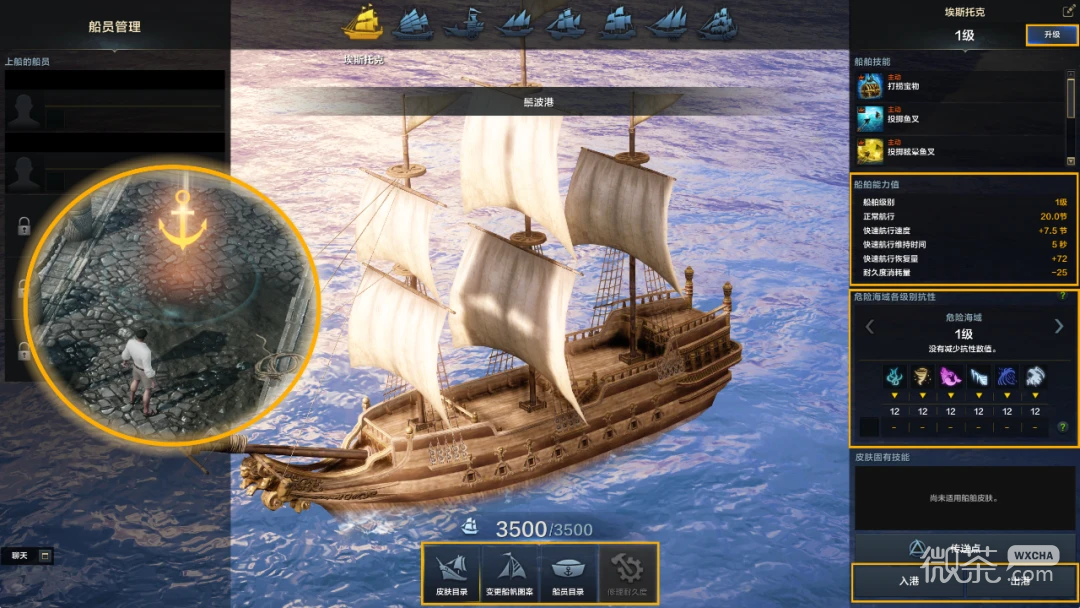Viewport: 1080px width, 608px height.
Task: Select the last ship icon in top row
Action: (717, 22)
